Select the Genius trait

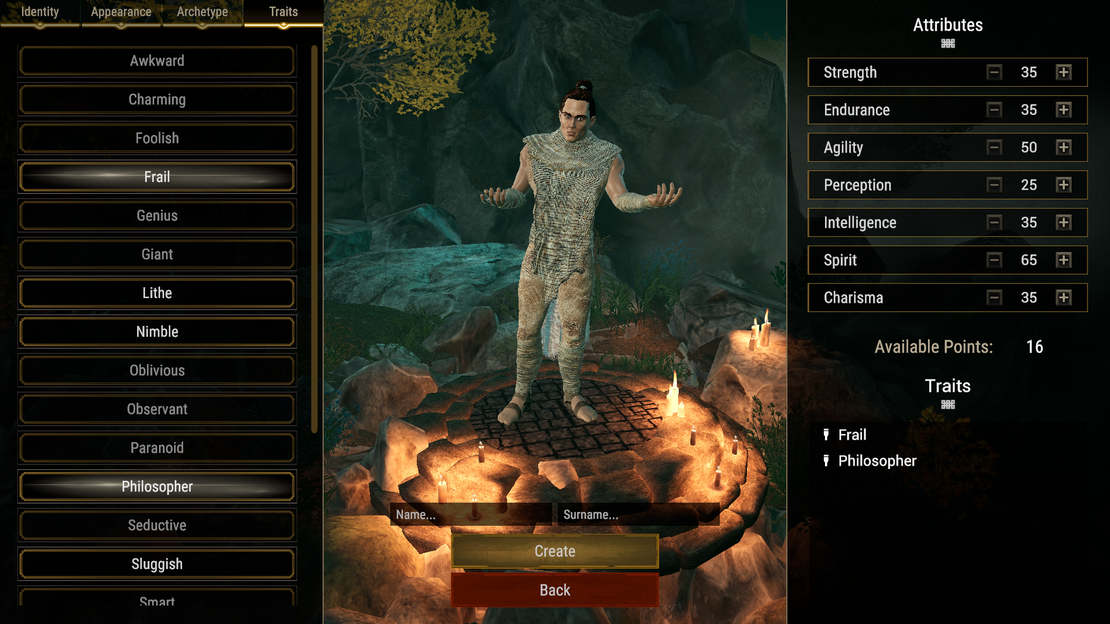(157, 216)
